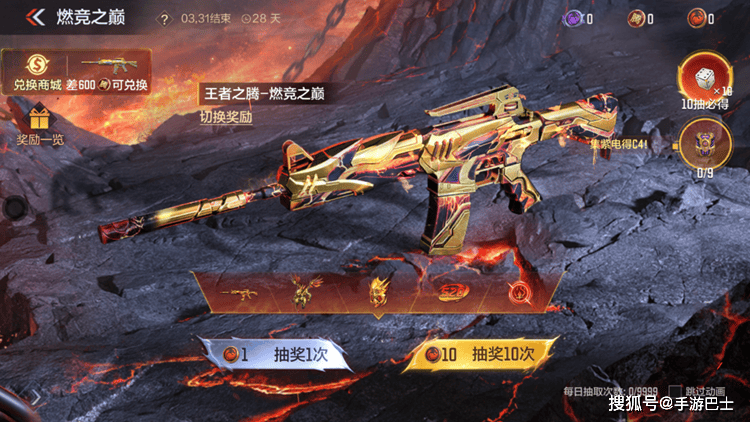Image resolution: width=750 pixels, height=422 pixels.
Task: Go back using the double-arrow button
Action: click(x=35, y=18)
